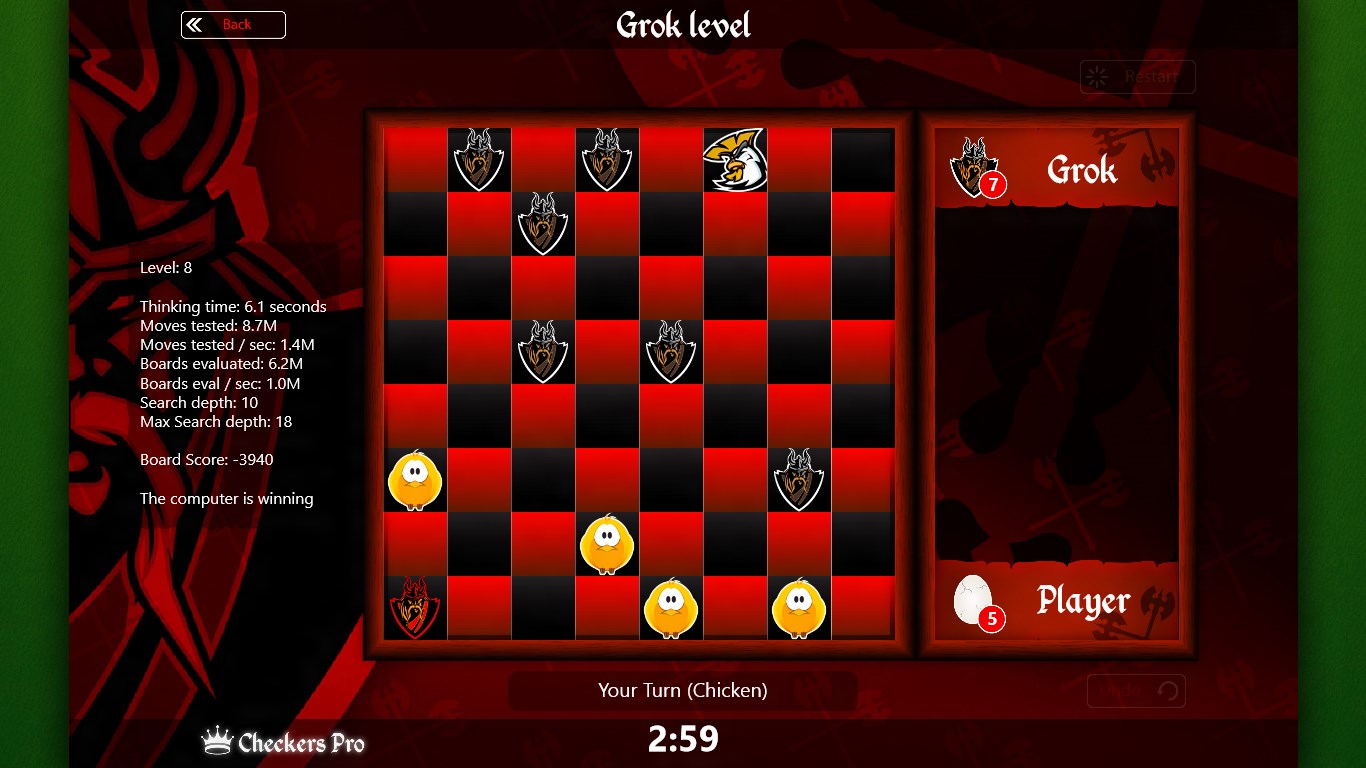Click Player's badge showing 5 pieces

[992, 619]
